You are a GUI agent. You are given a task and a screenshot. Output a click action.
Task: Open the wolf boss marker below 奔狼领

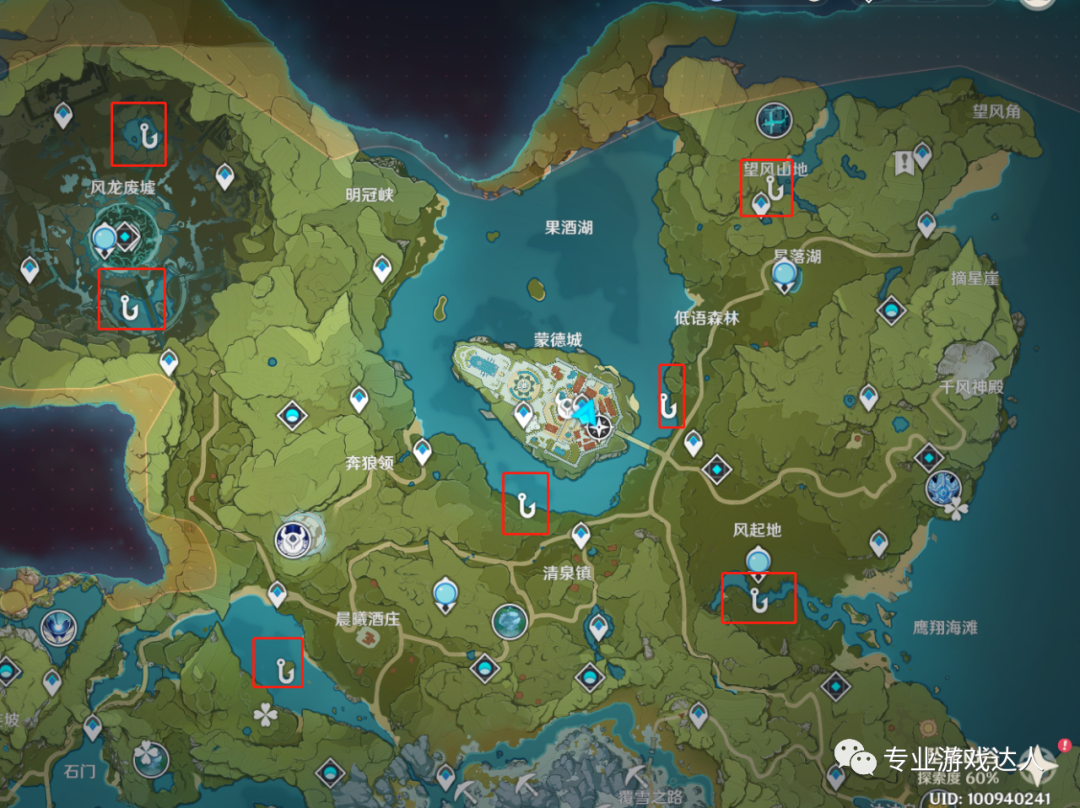pyautogui.click(x=299, y=538)
